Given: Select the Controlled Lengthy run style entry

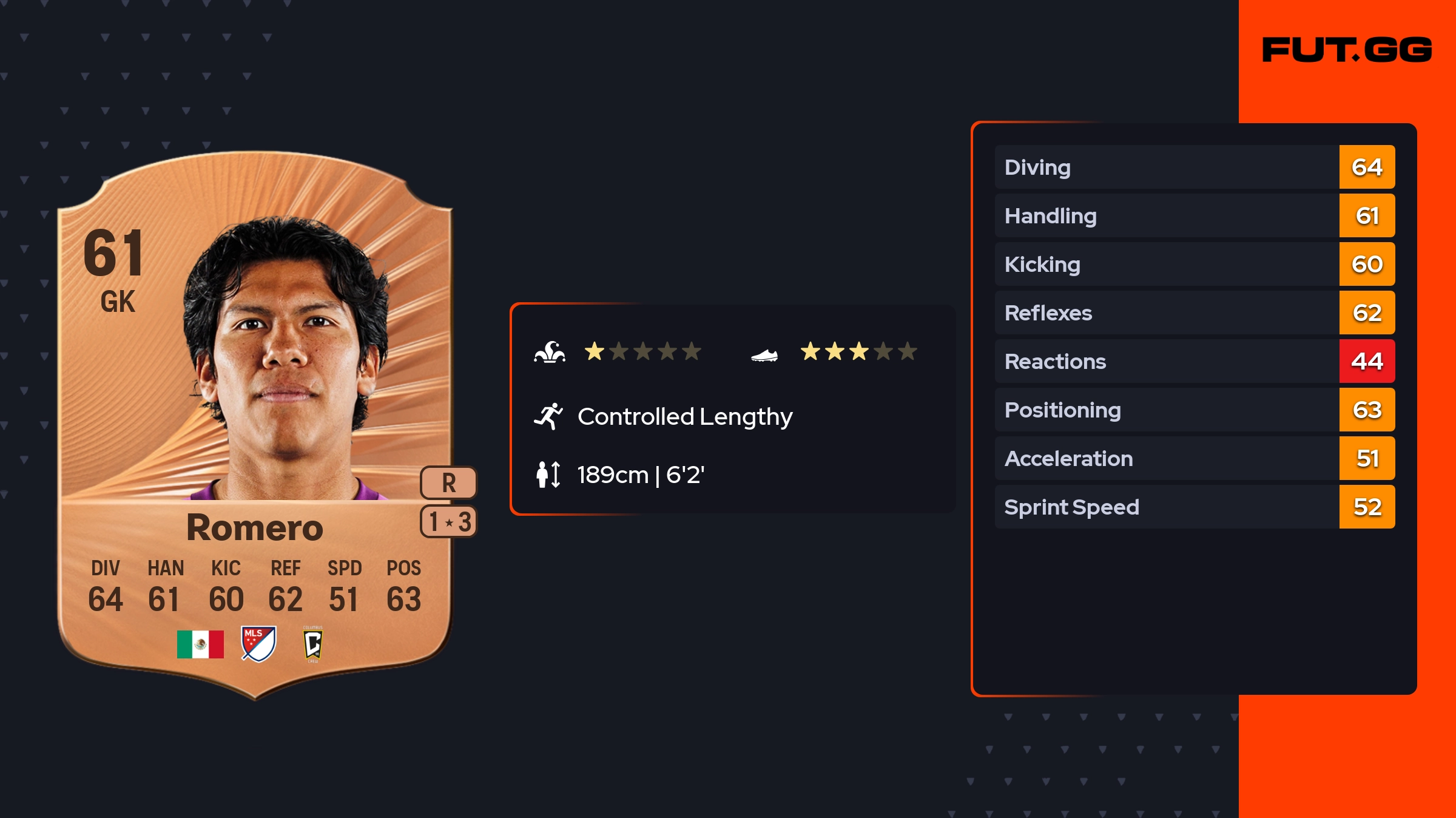Looking at the screenshot, I should tap(684, 417).
